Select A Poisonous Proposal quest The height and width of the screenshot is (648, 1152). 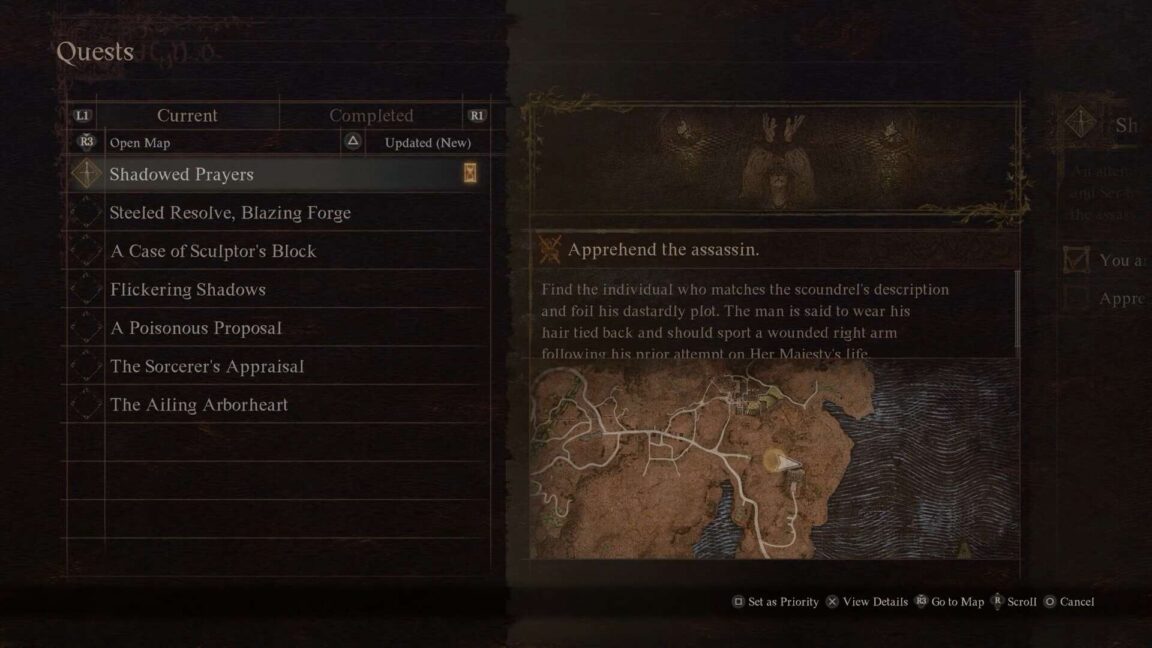pyautogui.click(x=196, y=328)
